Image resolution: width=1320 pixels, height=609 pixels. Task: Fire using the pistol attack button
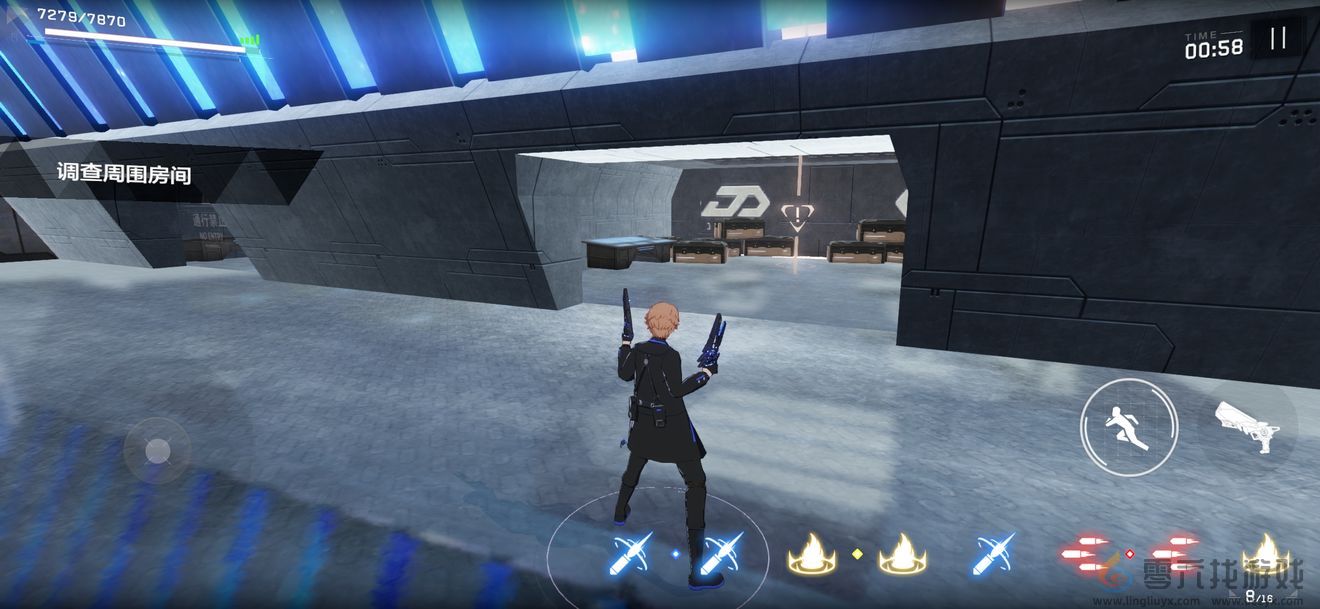[1247, 424]
